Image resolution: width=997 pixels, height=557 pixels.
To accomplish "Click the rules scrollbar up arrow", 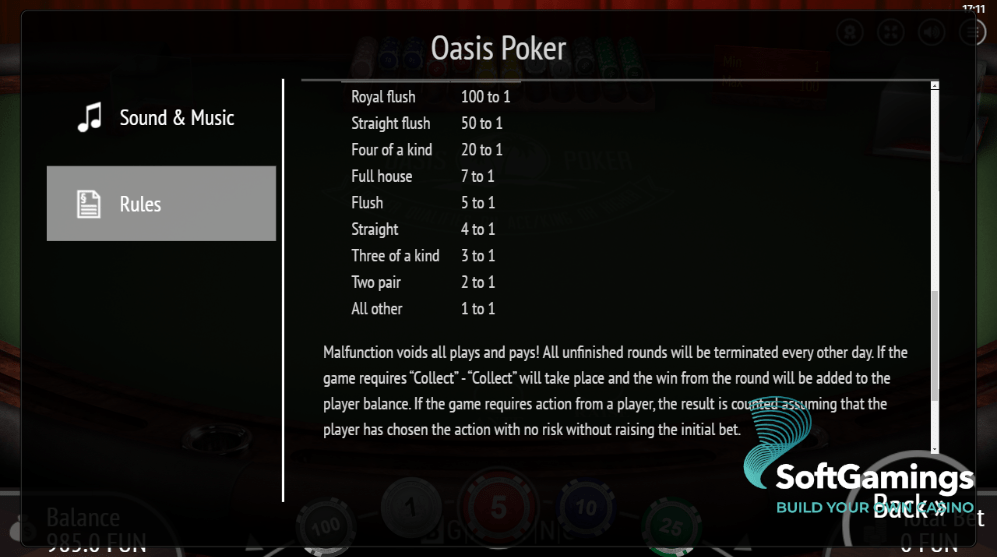I will pyautogui.click(x=935, y=86).
